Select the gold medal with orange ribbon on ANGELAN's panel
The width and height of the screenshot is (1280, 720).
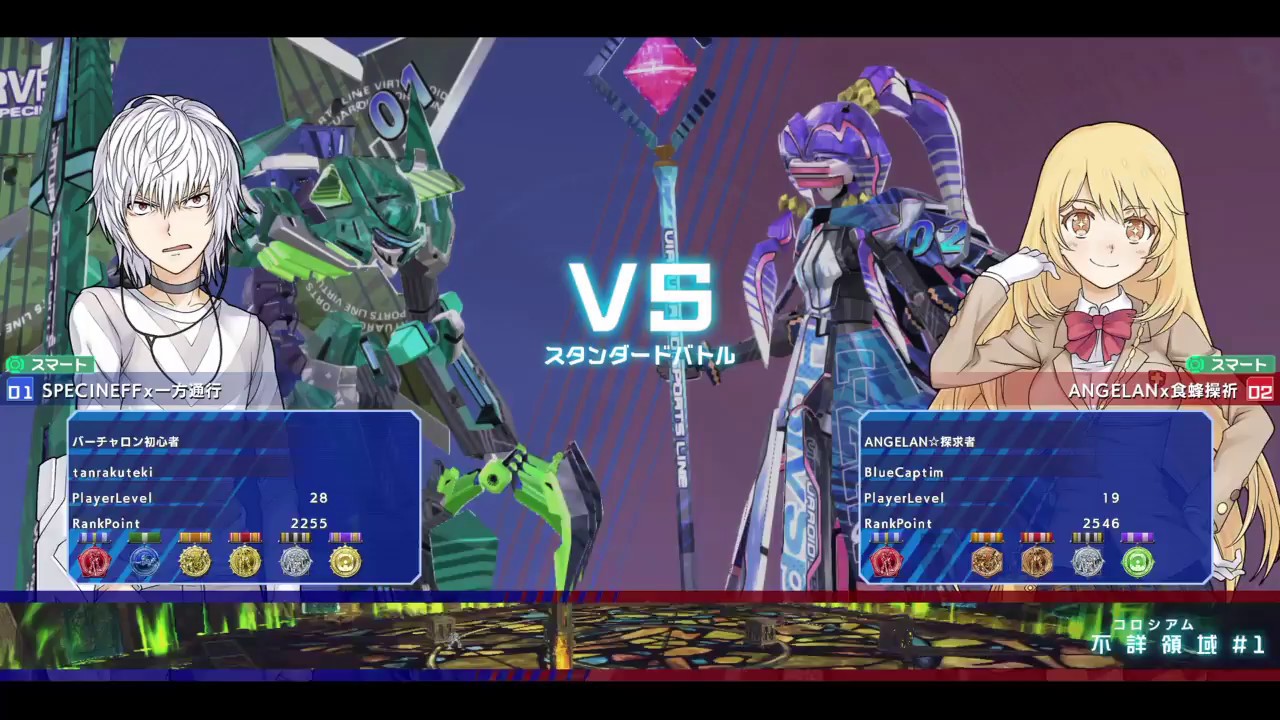click(x=988, y=561)
